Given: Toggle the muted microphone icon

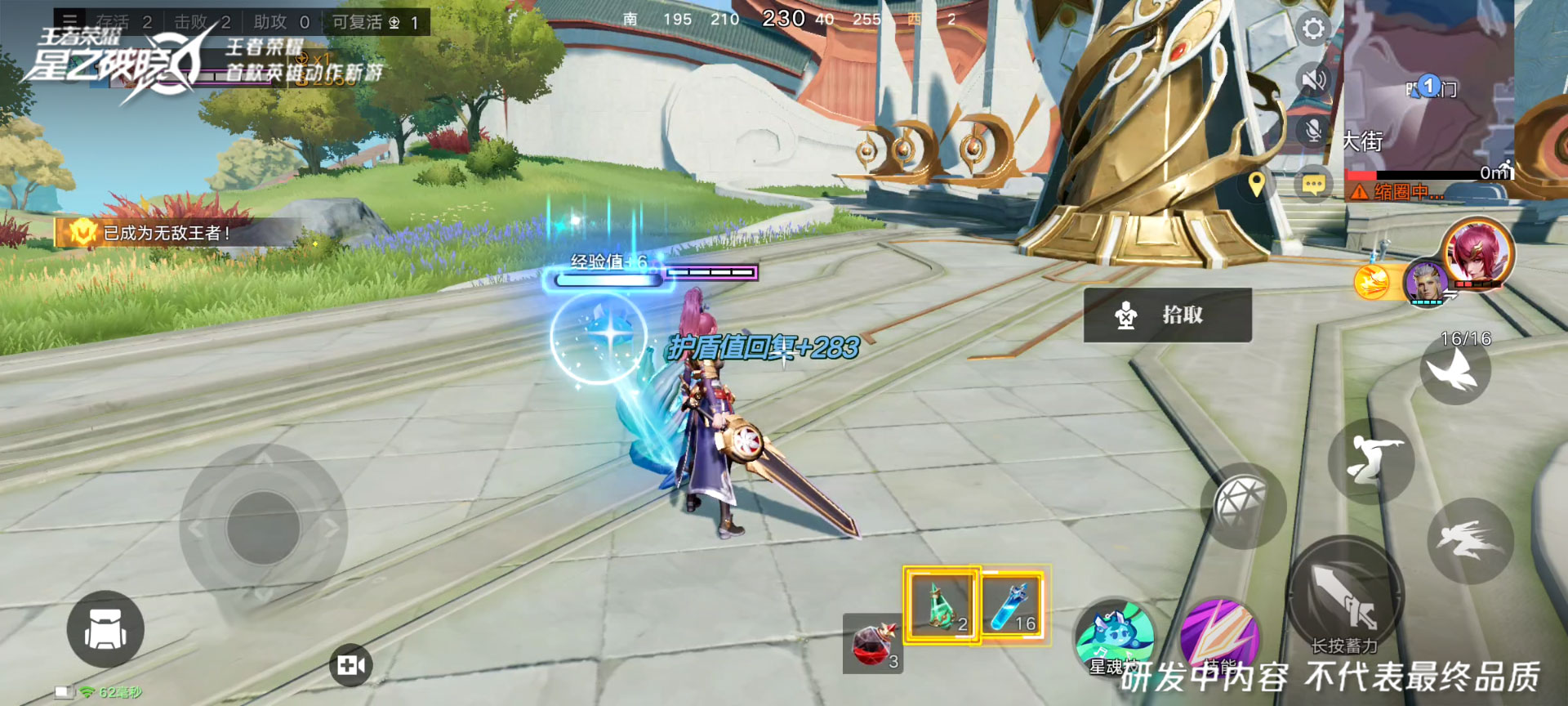Looking at the screenshot, I should 1313,131.
